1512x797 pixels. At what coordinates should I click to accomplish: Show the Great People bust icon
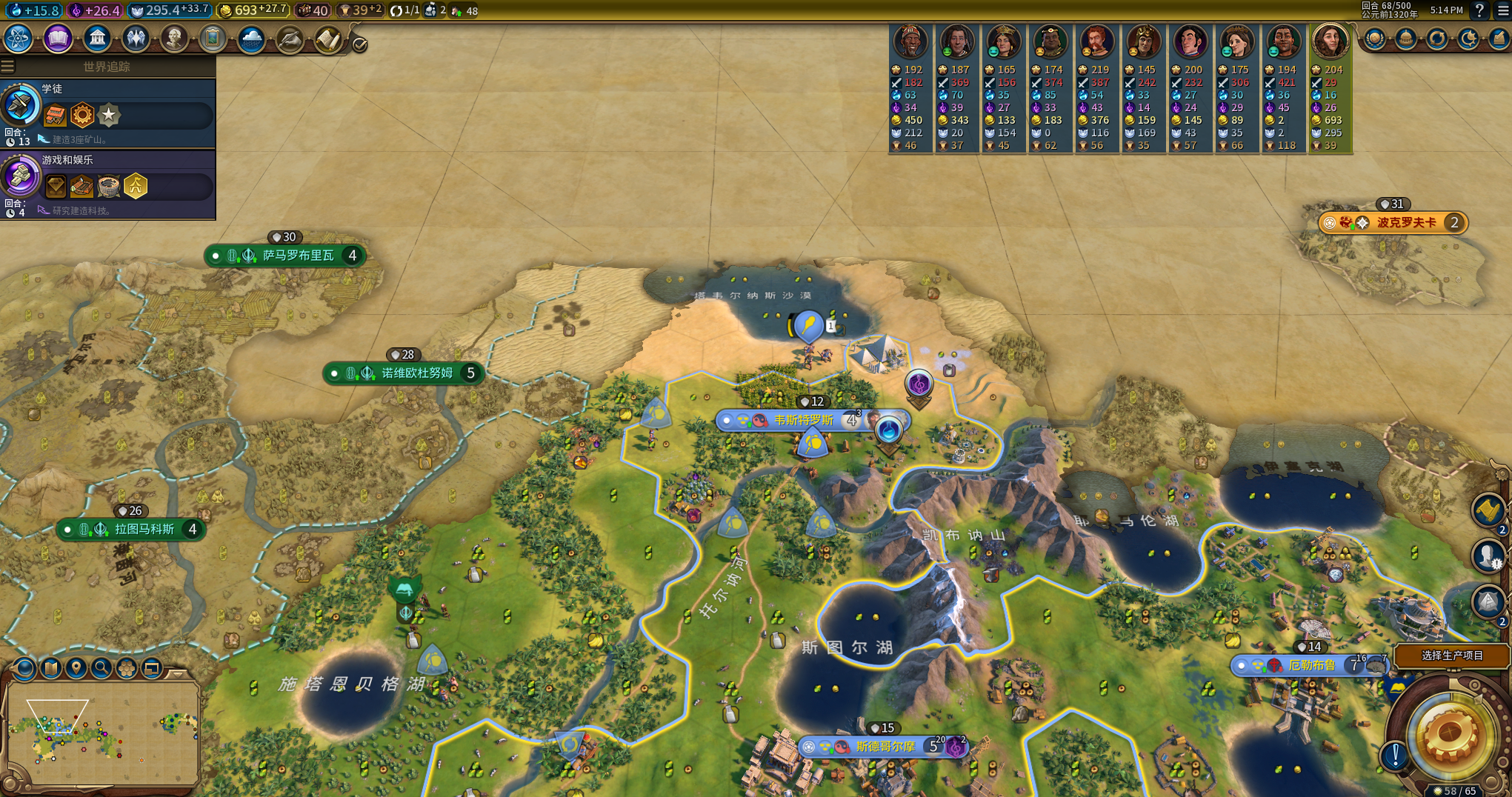click(174, 39)
